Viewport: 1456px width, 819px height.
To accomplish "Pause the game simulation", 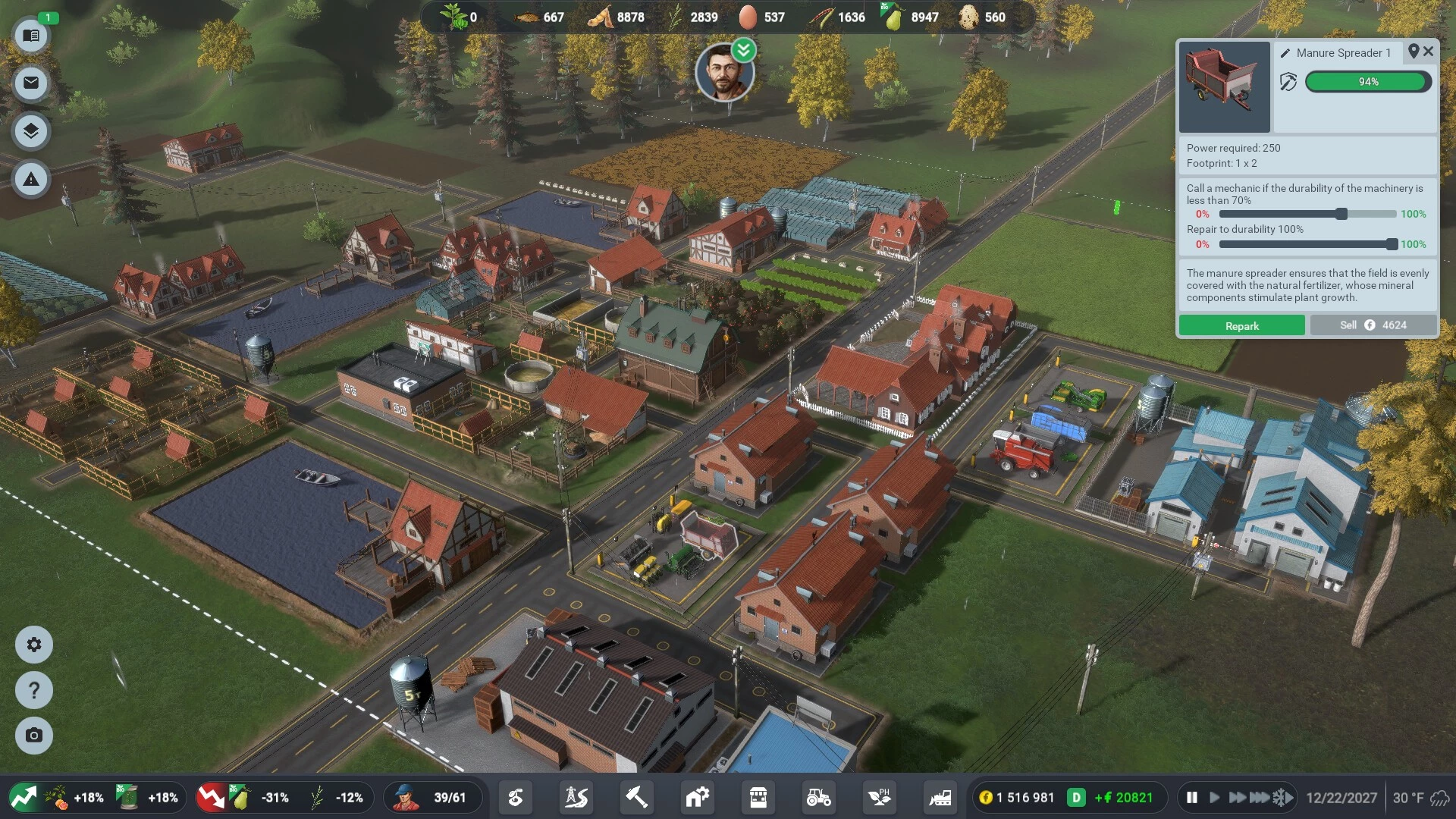I will (x=1192, y=798).
